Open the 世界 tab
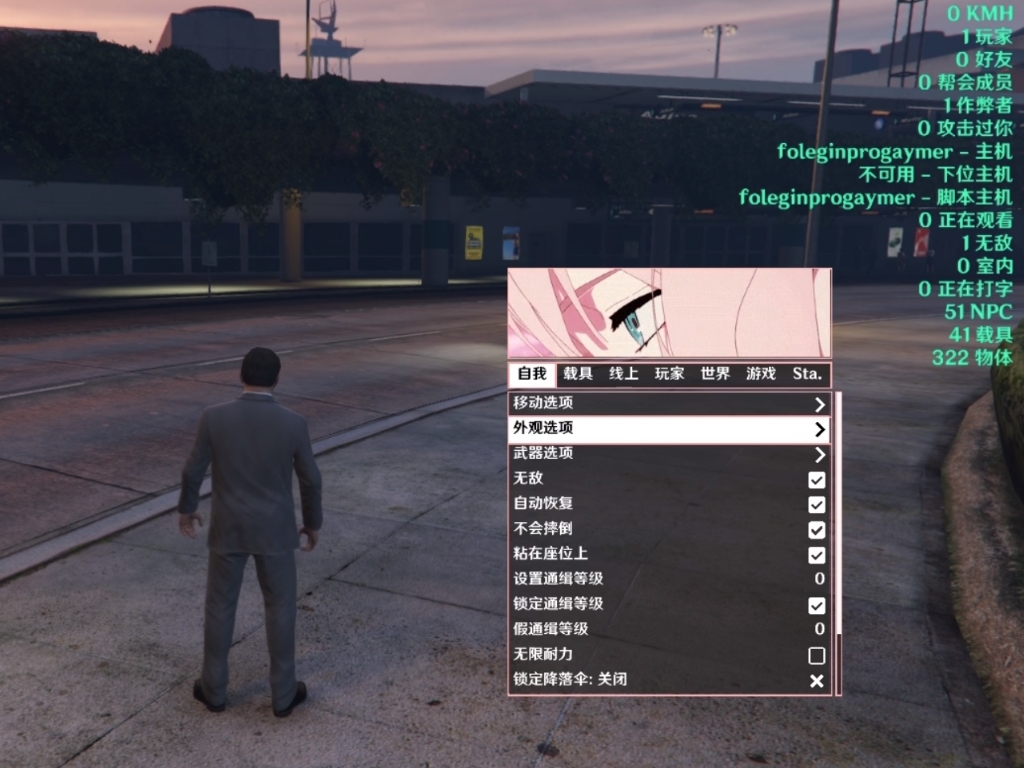 [x=715, y=374]
